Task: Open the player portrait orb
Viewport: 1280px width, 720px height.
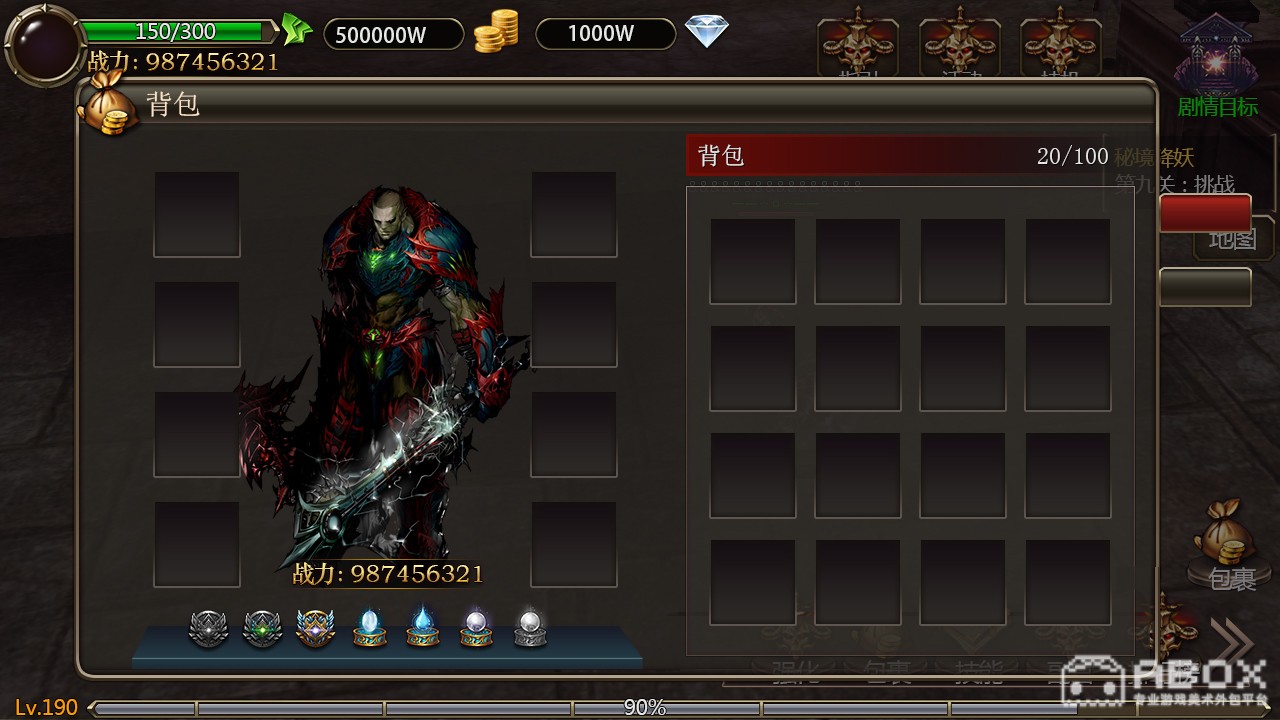Action: coord(42,45)
